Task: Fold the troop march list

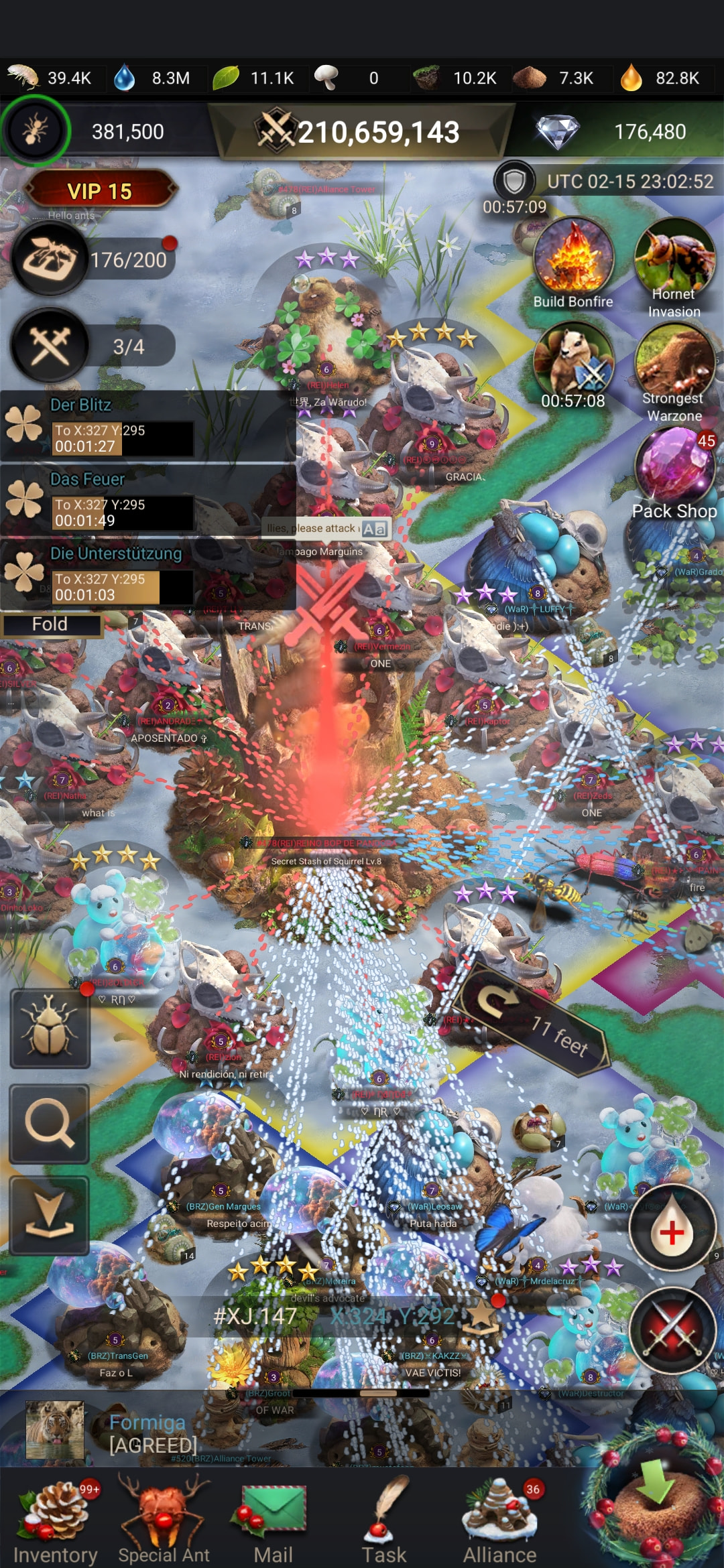Action: (x=50, y=625)
